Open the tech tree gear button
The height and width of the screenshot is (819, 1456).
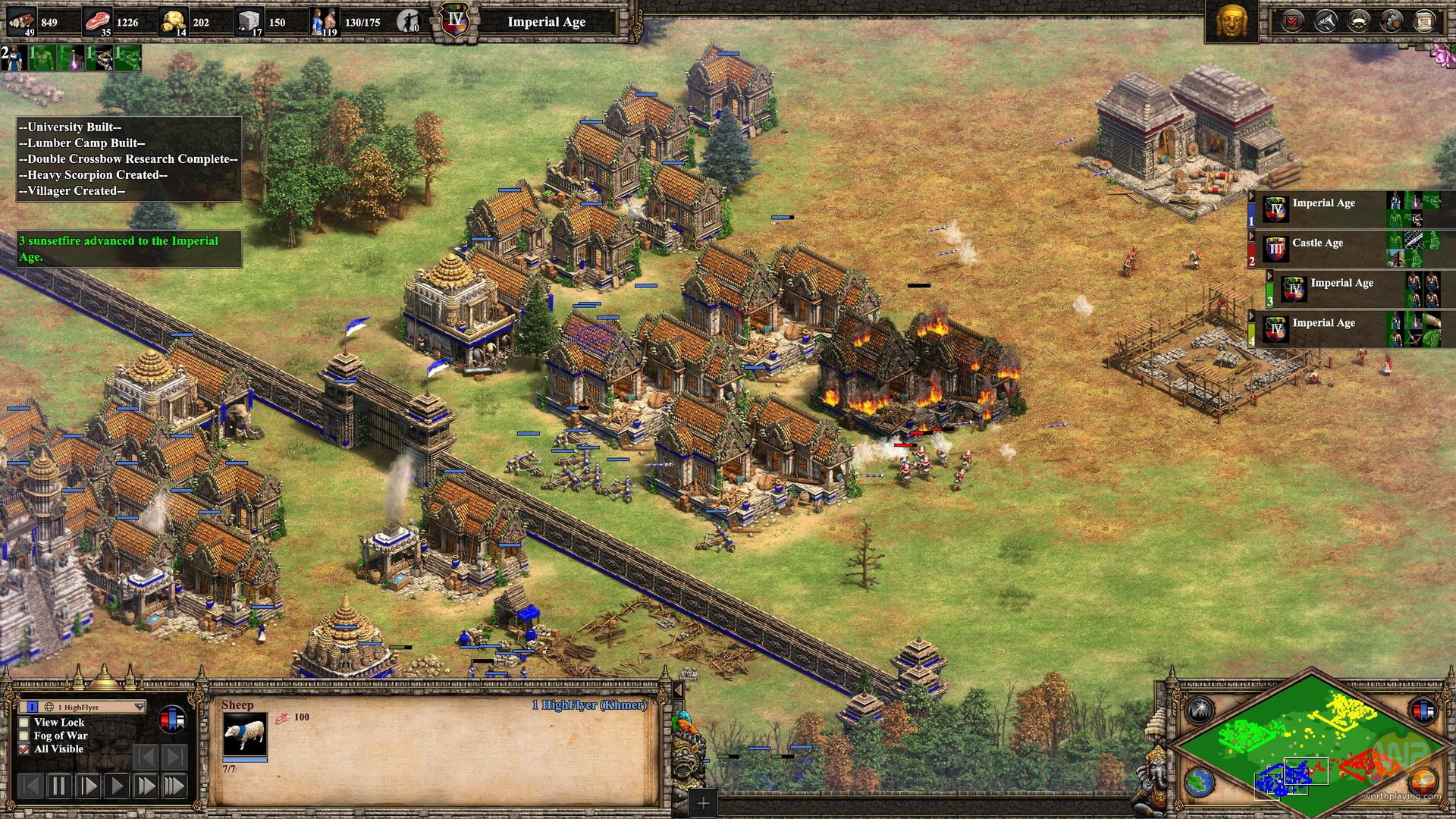pyautogui.click(x=1391, y=21)
